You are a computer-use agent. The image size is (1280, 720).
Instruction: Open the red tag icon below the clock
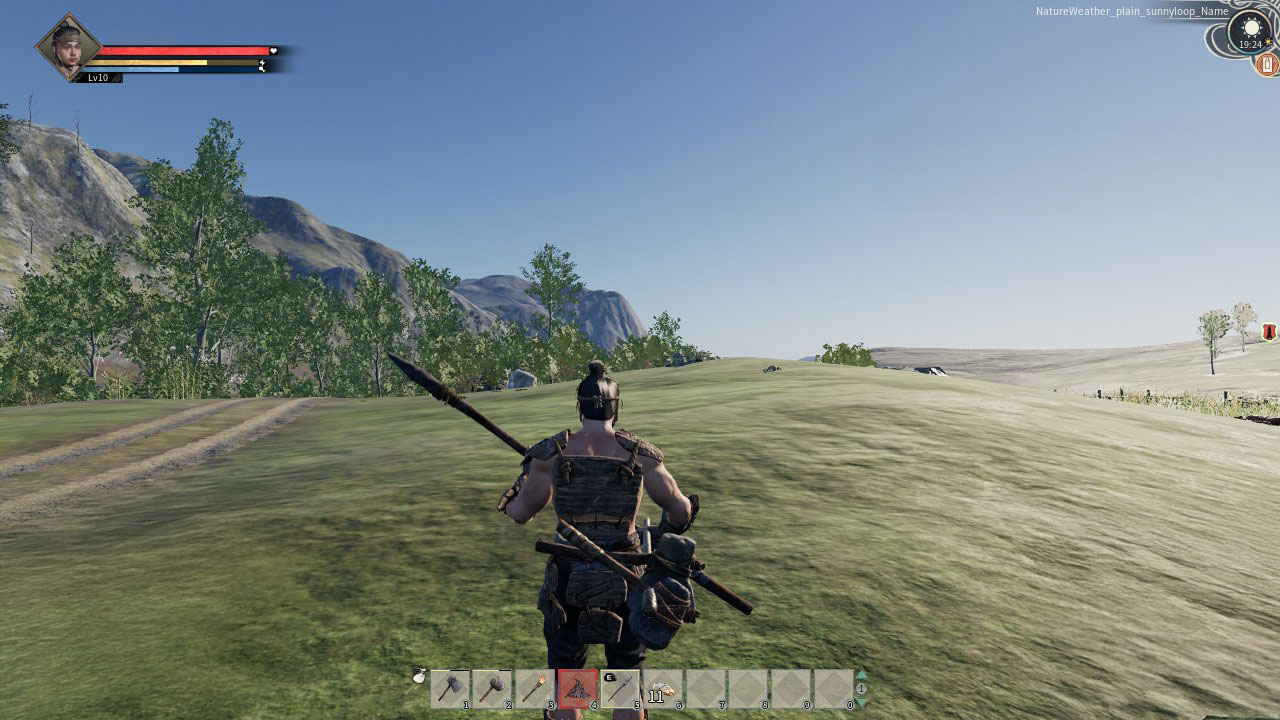coord(1267,65)
